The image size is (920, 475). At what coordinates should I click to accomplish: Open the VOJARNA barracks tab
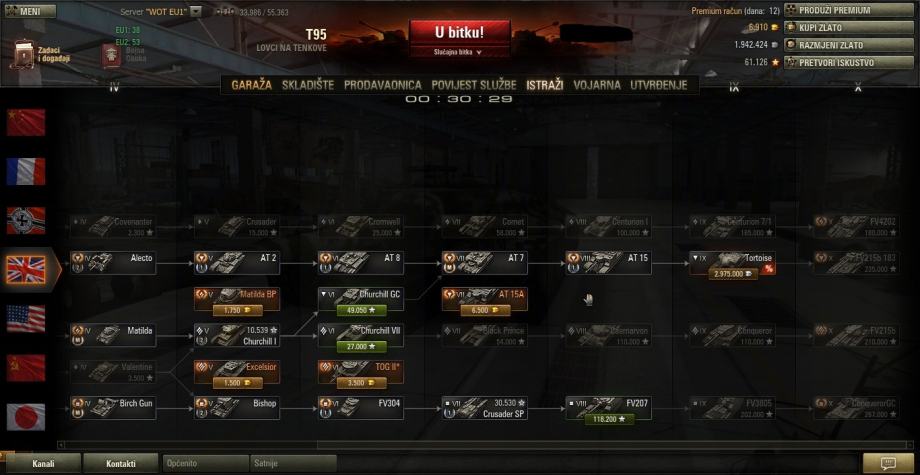coord(597,86)
